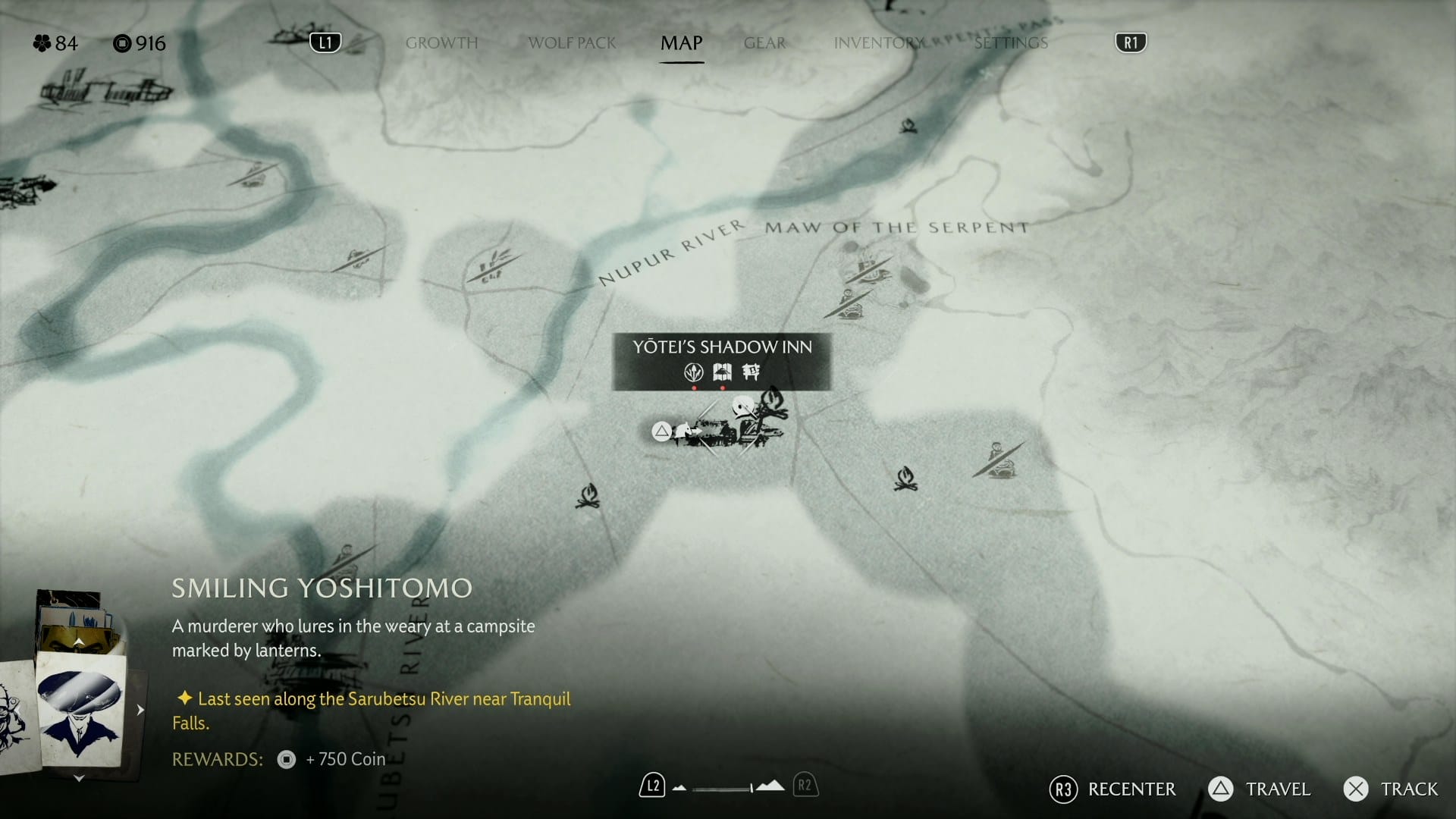Click the campfire icon east of the inn
Image resolution: width=1456 pixels, height=819 pixels.
coord(905,478)
